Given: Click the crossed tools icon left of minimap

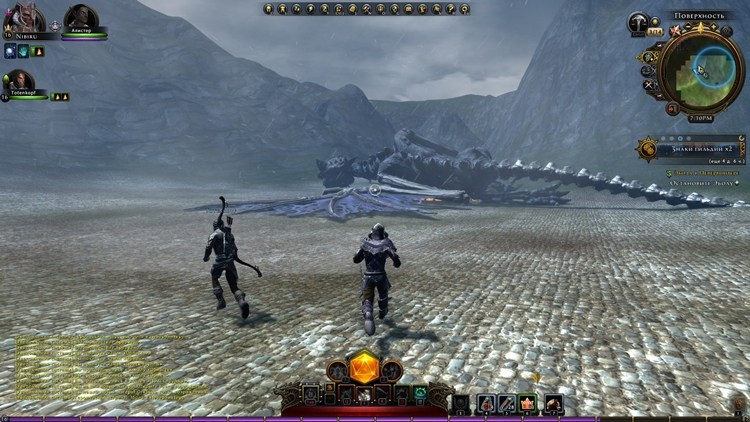Looking at the screenshot, I should (x=650, y=85).
